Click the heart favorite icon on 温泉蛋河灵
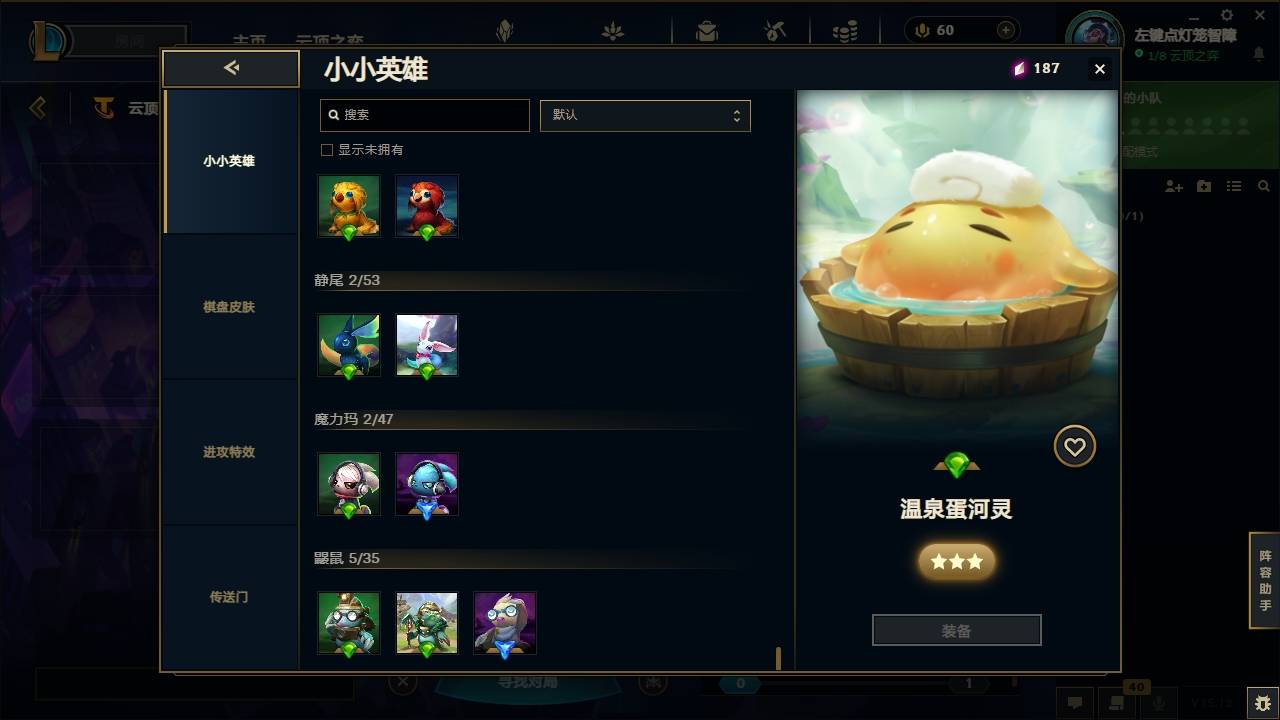Screen dimensions: 1280x720 pyautogui.click(x=1075, y=446)
